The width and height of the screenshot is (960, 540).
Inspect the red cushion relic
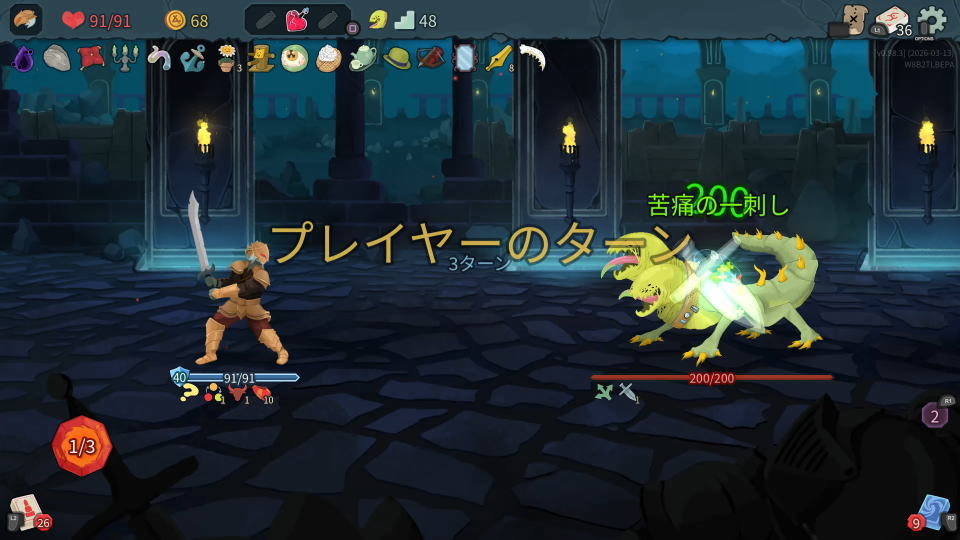(x=90, y=58)
